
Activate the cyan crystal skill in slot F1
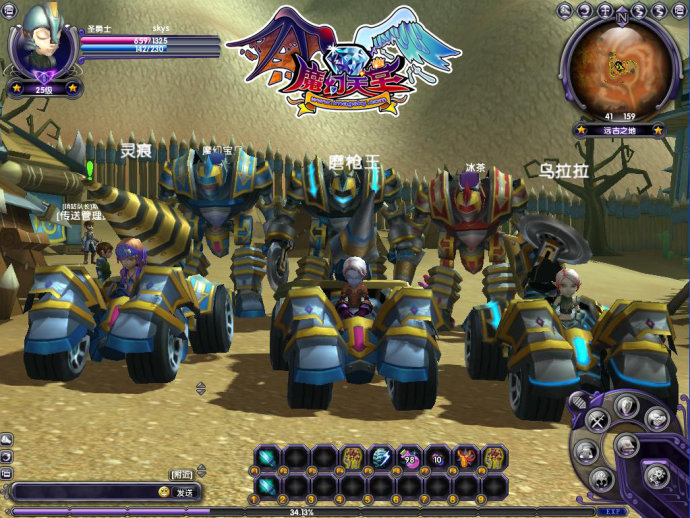(x=266, y=458)
